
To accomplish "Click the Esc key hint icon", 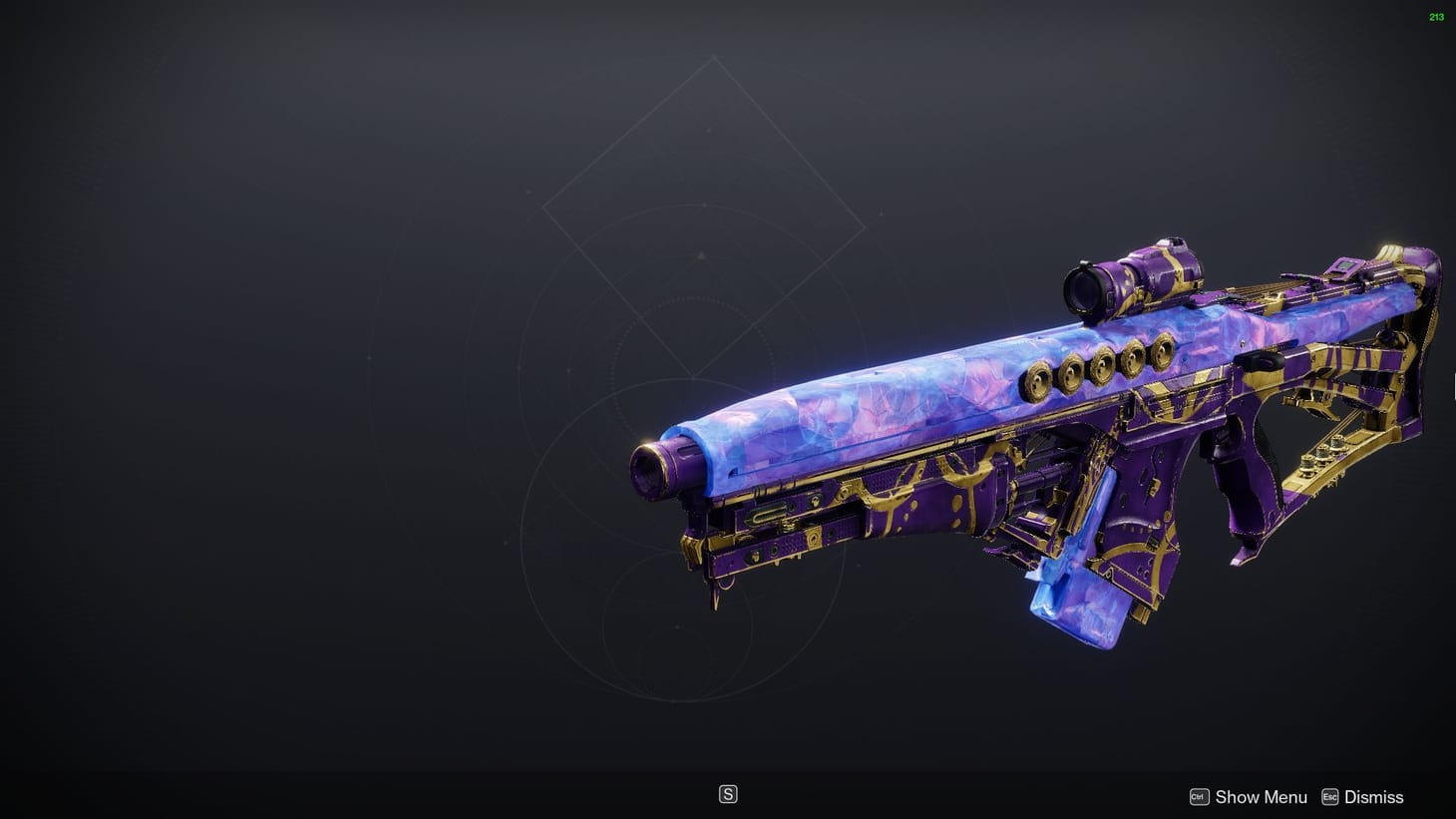I will [1329, 797].
